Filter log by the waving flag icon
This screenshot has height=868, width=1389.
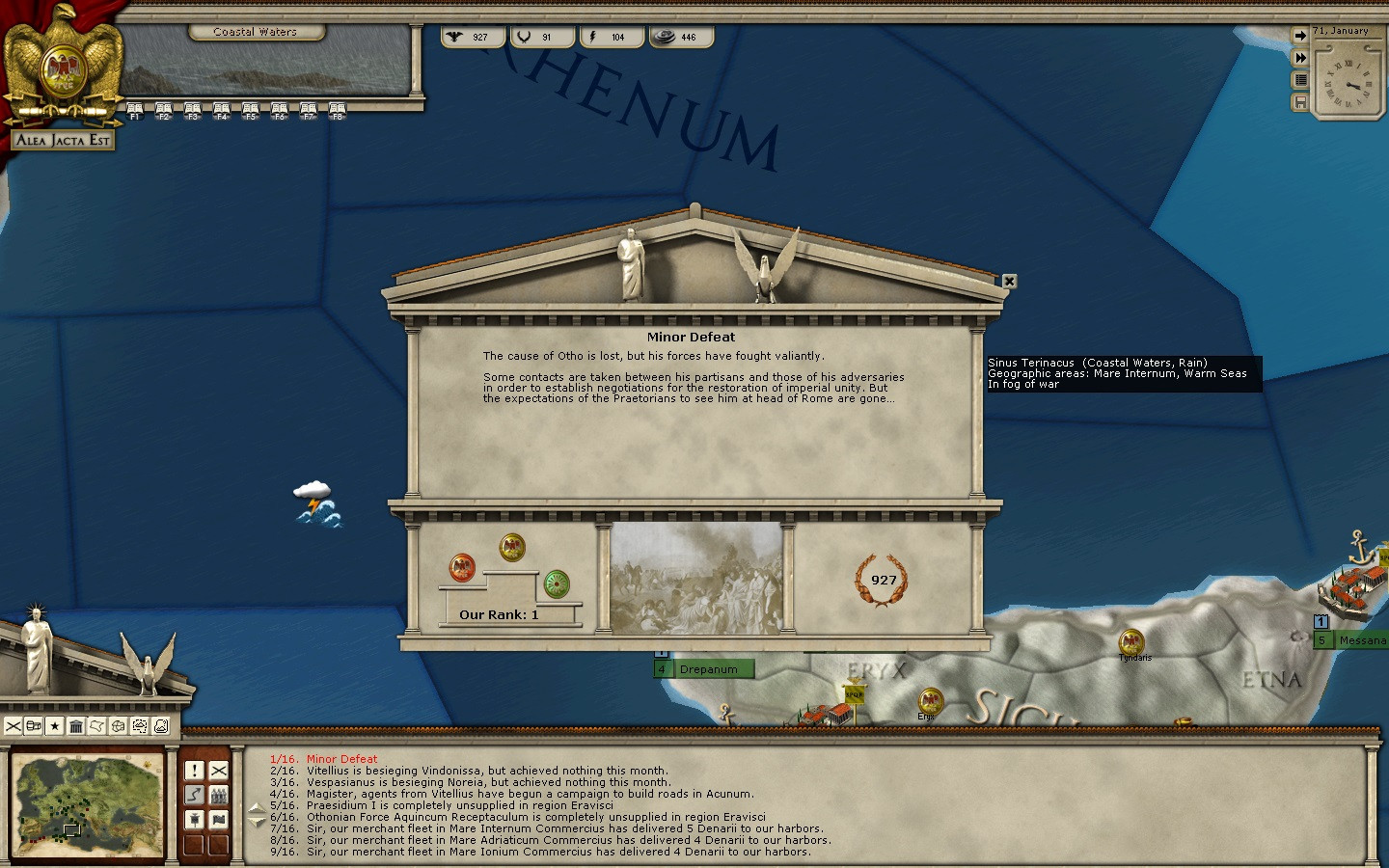point(219,820)
